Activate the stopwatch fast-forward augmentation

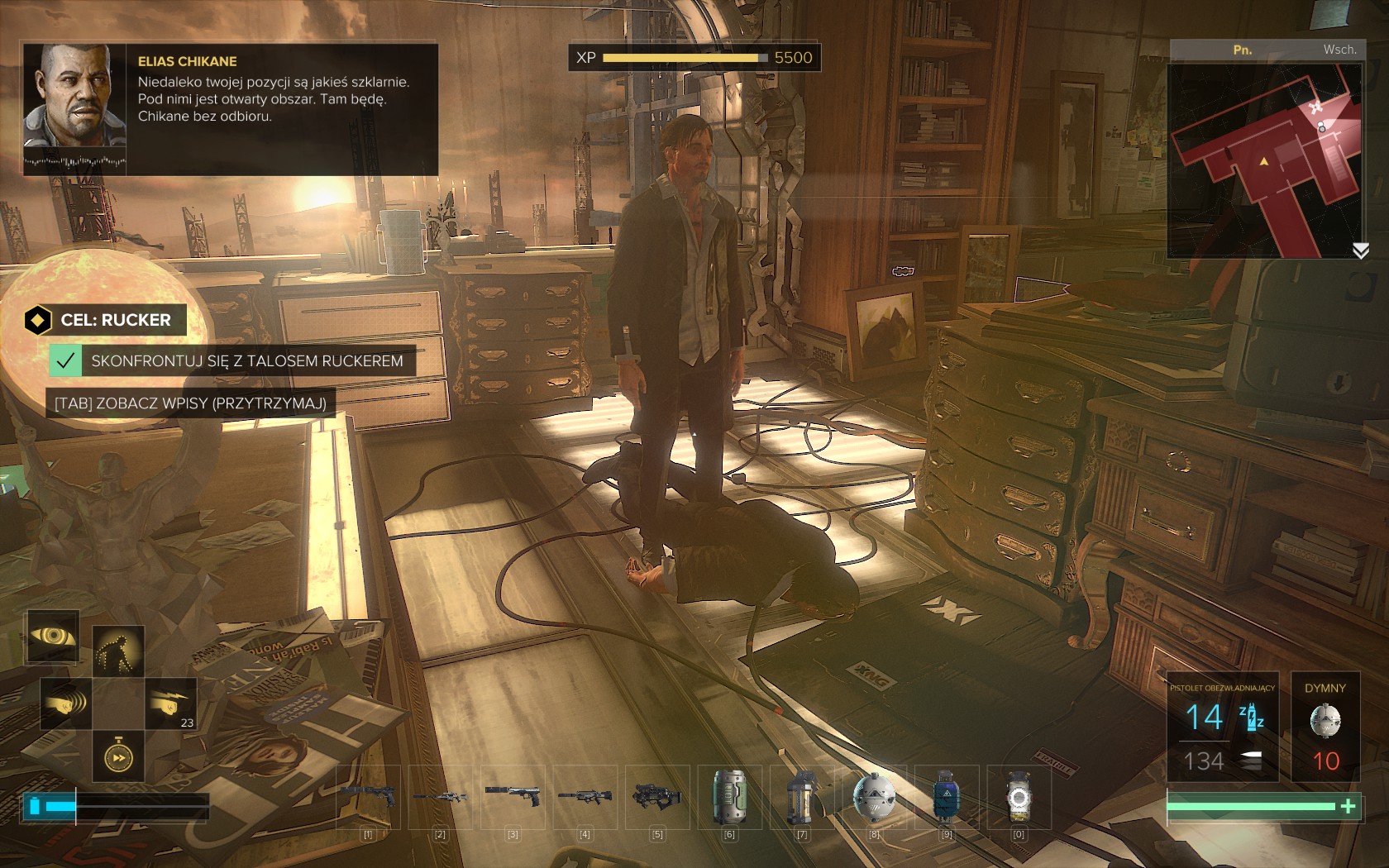pos(118,756)
